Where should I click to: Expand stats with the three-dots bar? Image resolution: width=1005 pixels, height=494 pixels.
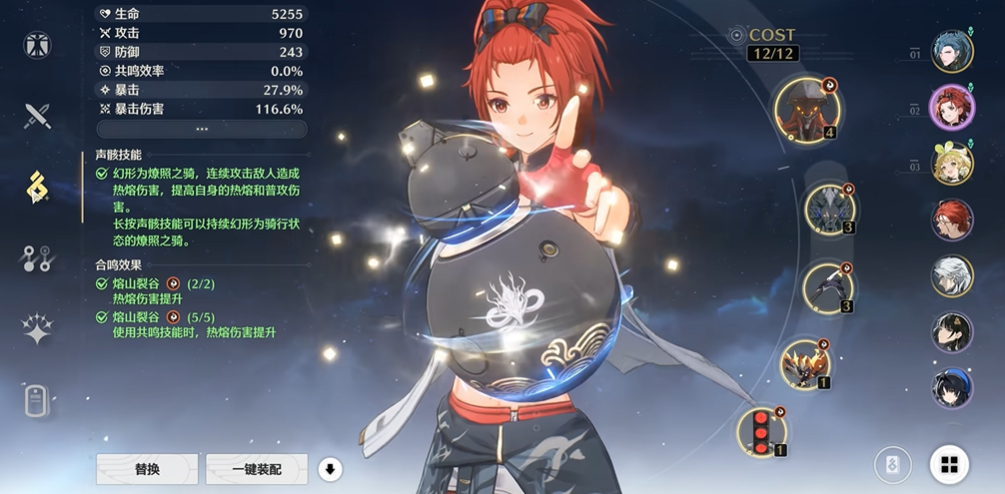(202, 129)
